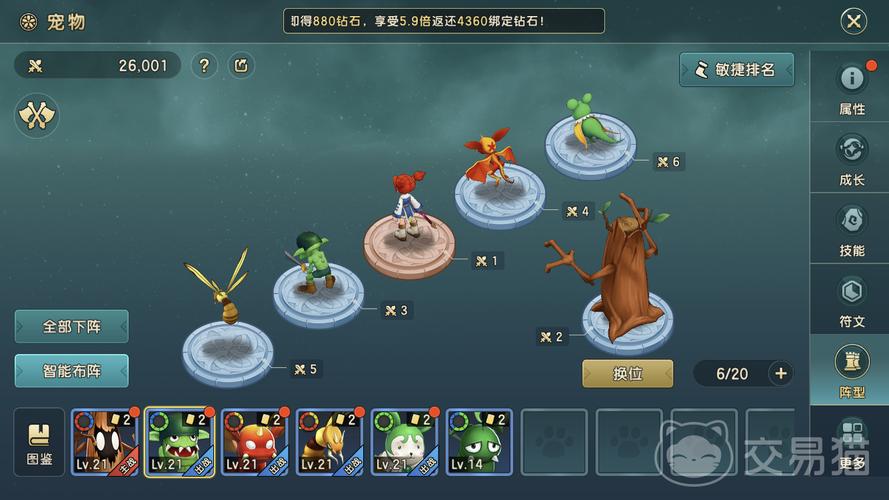889x500 pixels.
Task: Open the crossed axes icon
Action: (x=37, y=116)
